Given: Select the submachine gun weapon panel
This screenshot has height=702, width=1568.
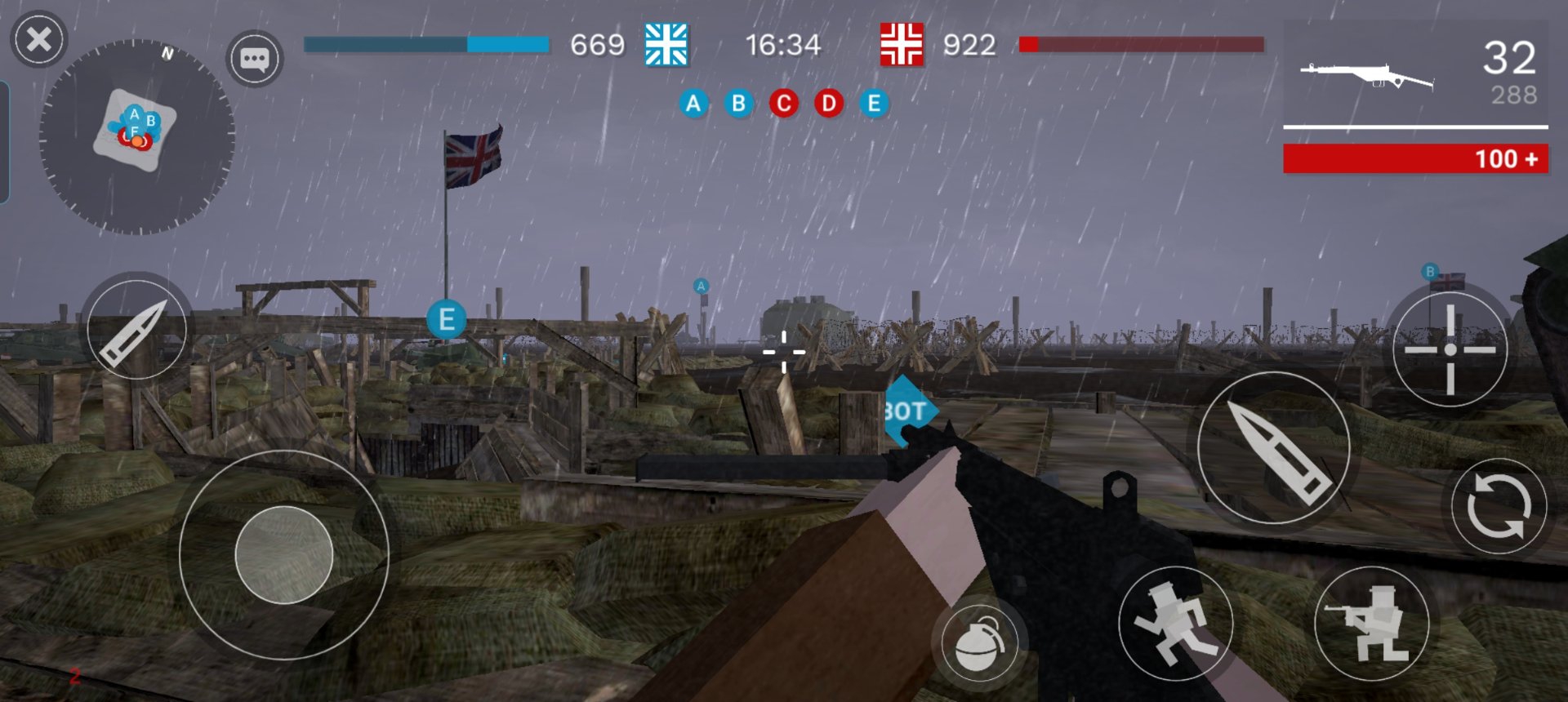Looking at the screenshot, I should click(x=1415, y=75).
